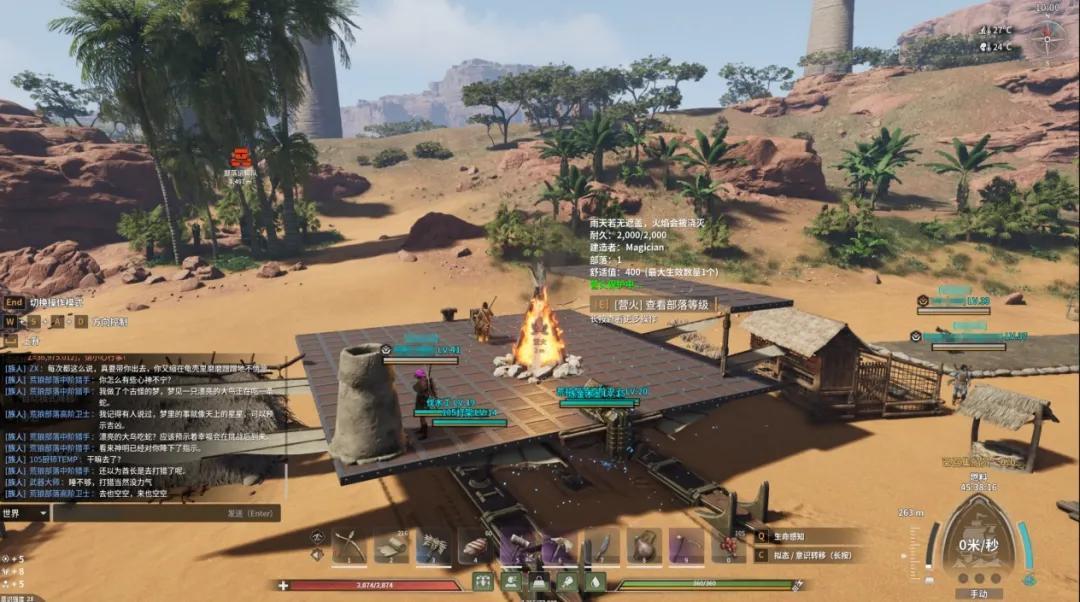The height and width of the screenshot is (602, 1080).
Task: Select the red berries hotbar slot
Action: click(x=727, y=546)
